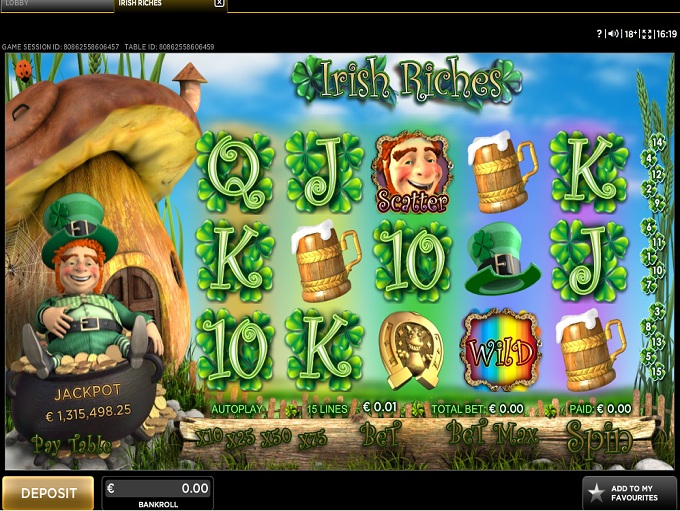Image resolution: width=680 pixels, height=511 pixels.
Task: Add Irish Riches to my favourites
Action: coord(629,492)
